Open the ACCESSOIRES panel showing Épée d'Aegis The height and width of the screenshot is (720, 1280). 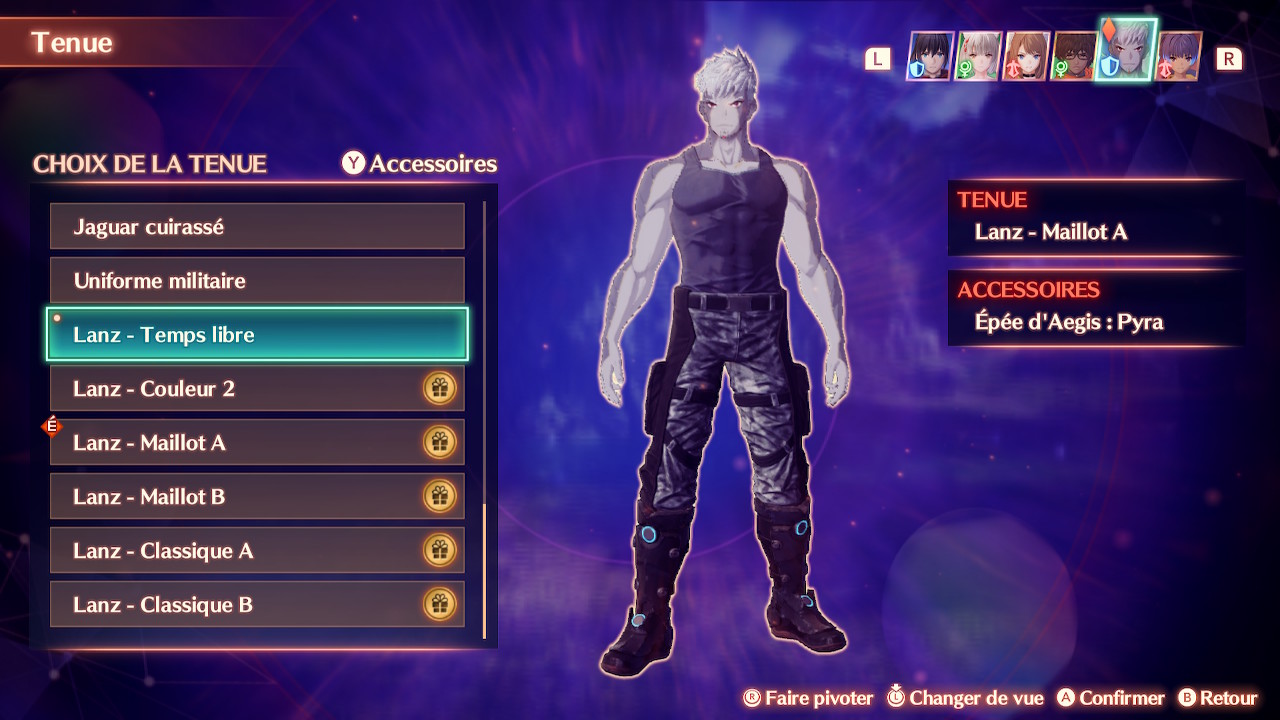pos(1095,308)
